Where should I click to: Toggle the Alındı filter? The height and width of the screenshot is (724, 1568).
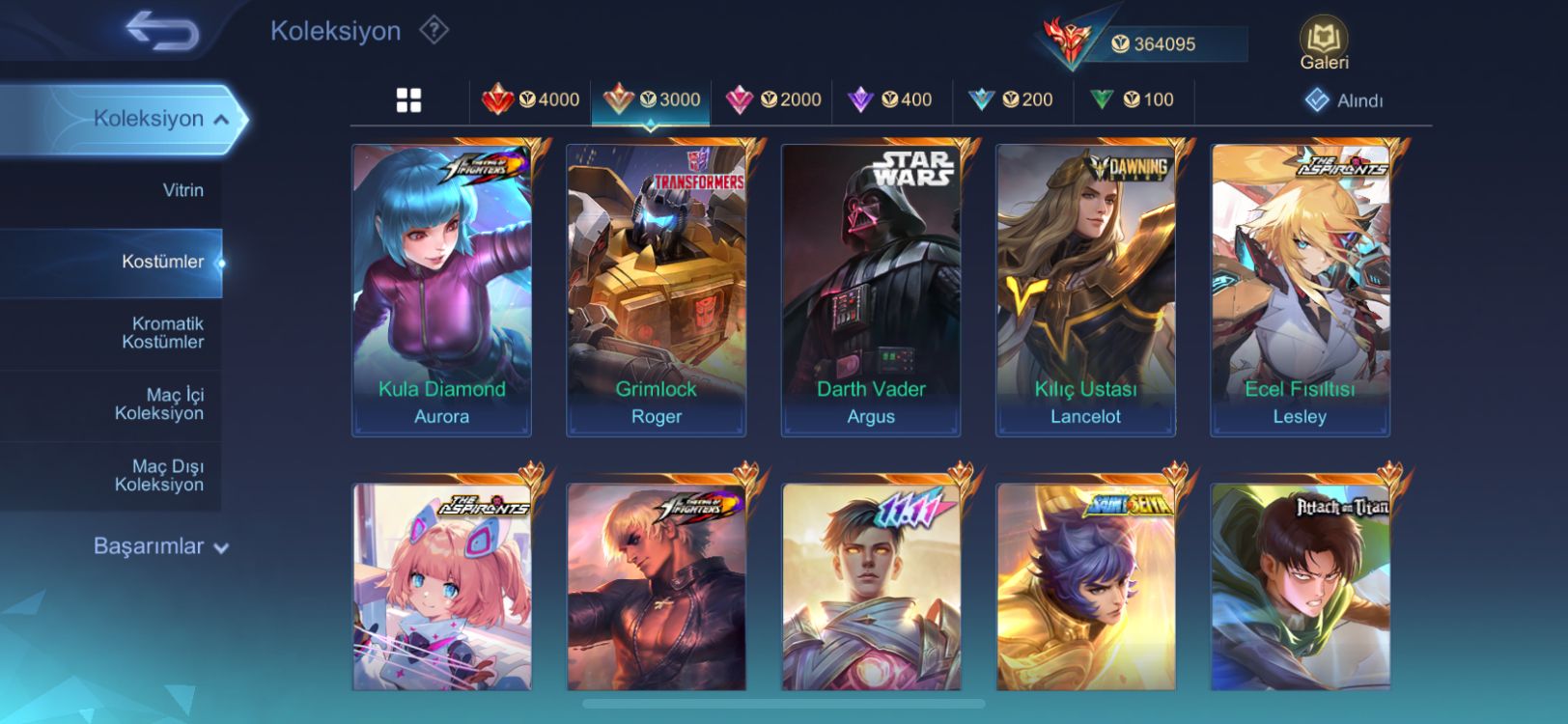coord(1344,100)
